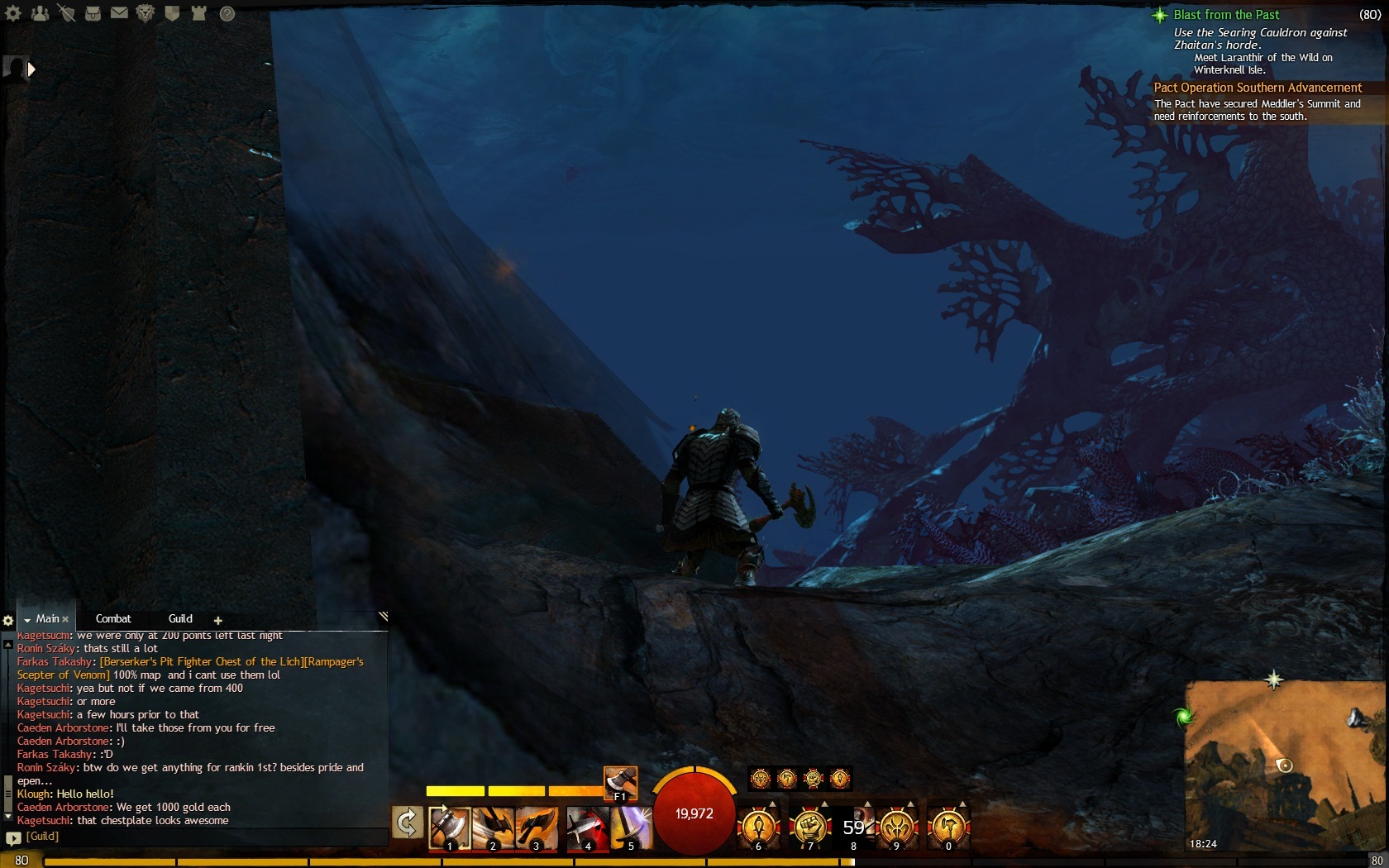Open the inventory bag icon
The image size is (1389, 868).
[x=93, y=13]
